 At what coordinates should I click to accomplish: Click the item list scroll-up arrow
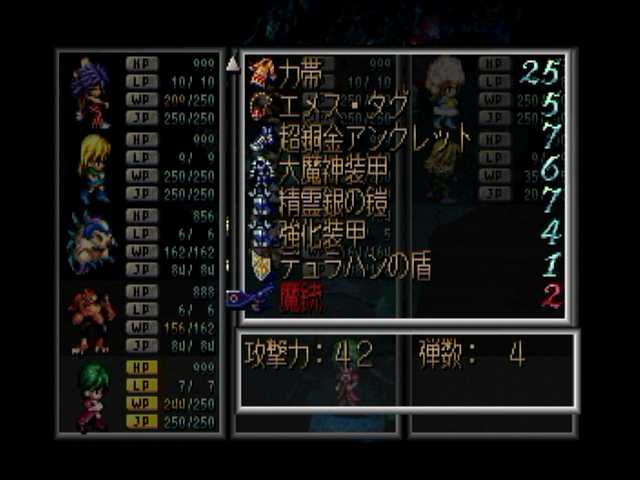pyautogui.click(x=232, y=65)
